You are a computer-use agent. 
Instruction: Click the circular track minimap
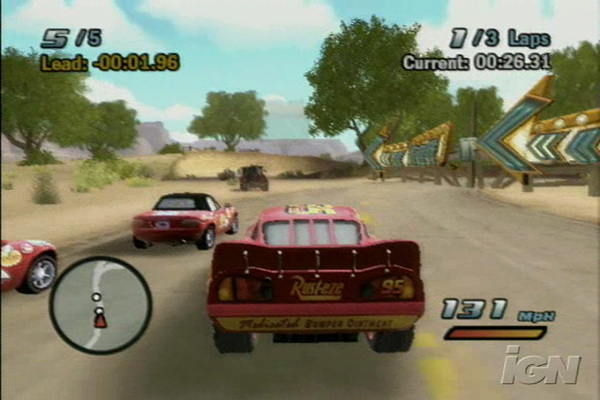click(100, 305)
